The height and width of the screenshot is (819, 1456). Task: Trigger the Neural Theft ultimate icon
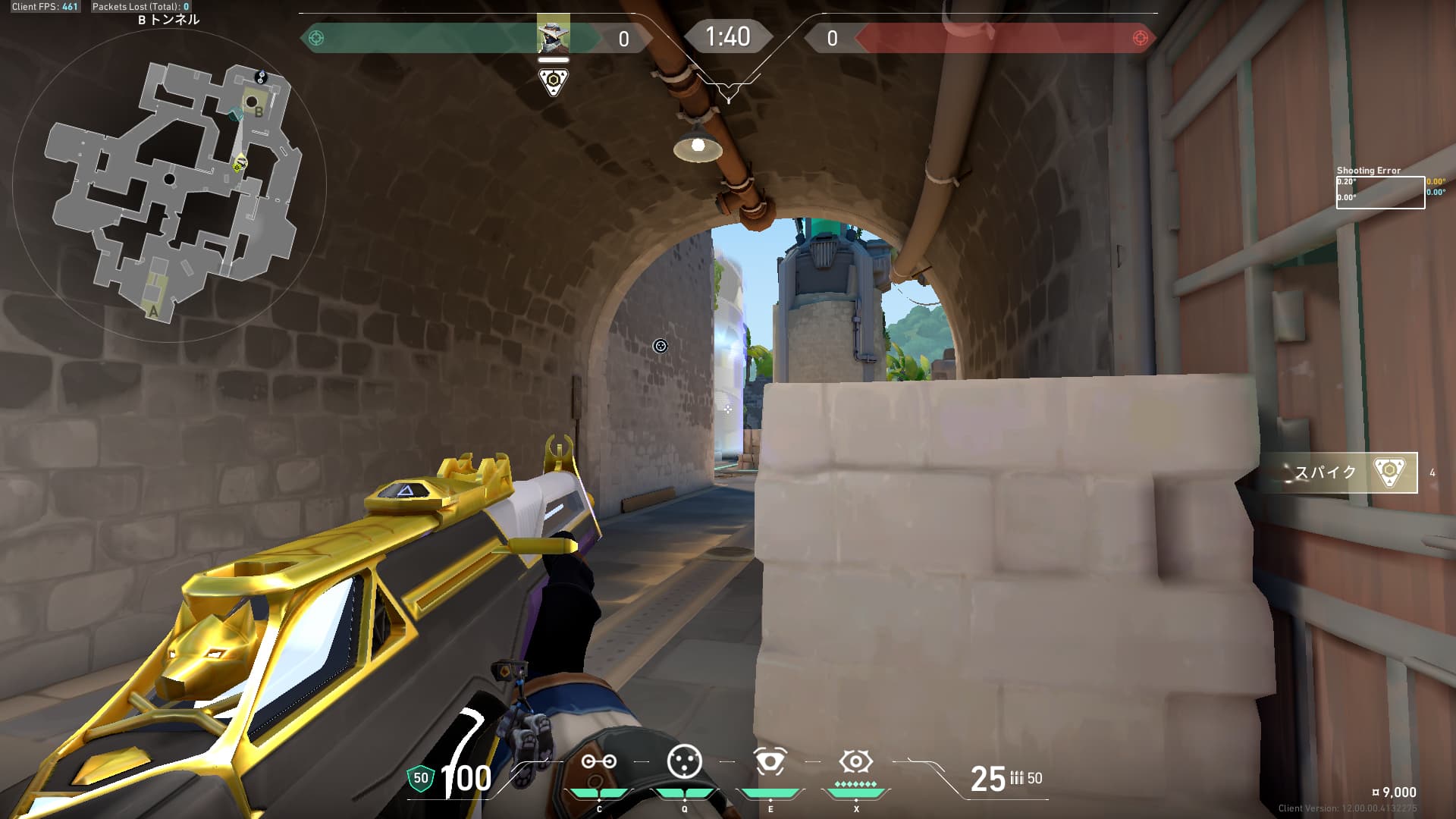855,761
